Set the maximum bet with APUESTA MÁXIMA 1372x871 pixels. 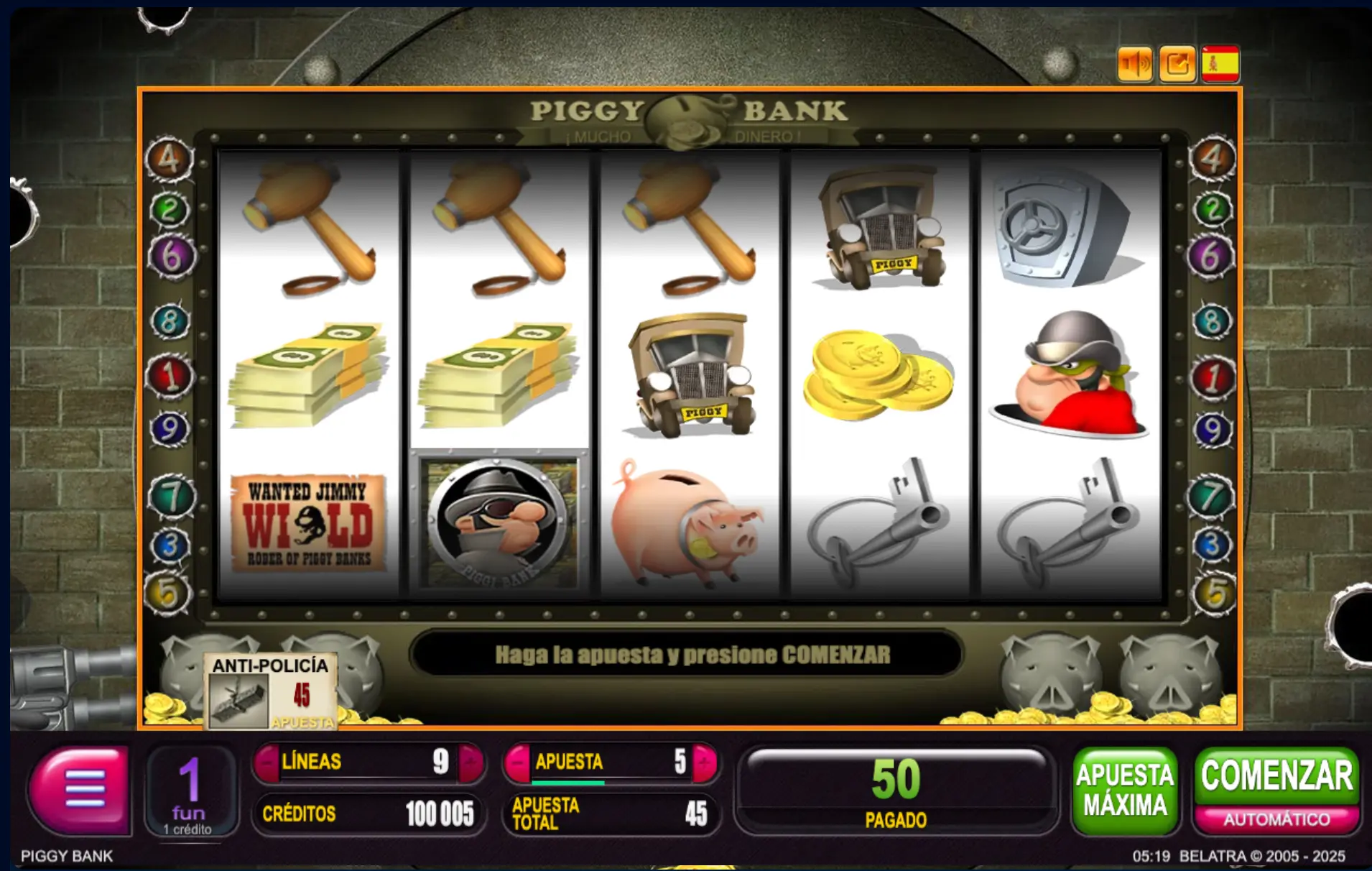pyautogui.click(x=1124, y=790)
